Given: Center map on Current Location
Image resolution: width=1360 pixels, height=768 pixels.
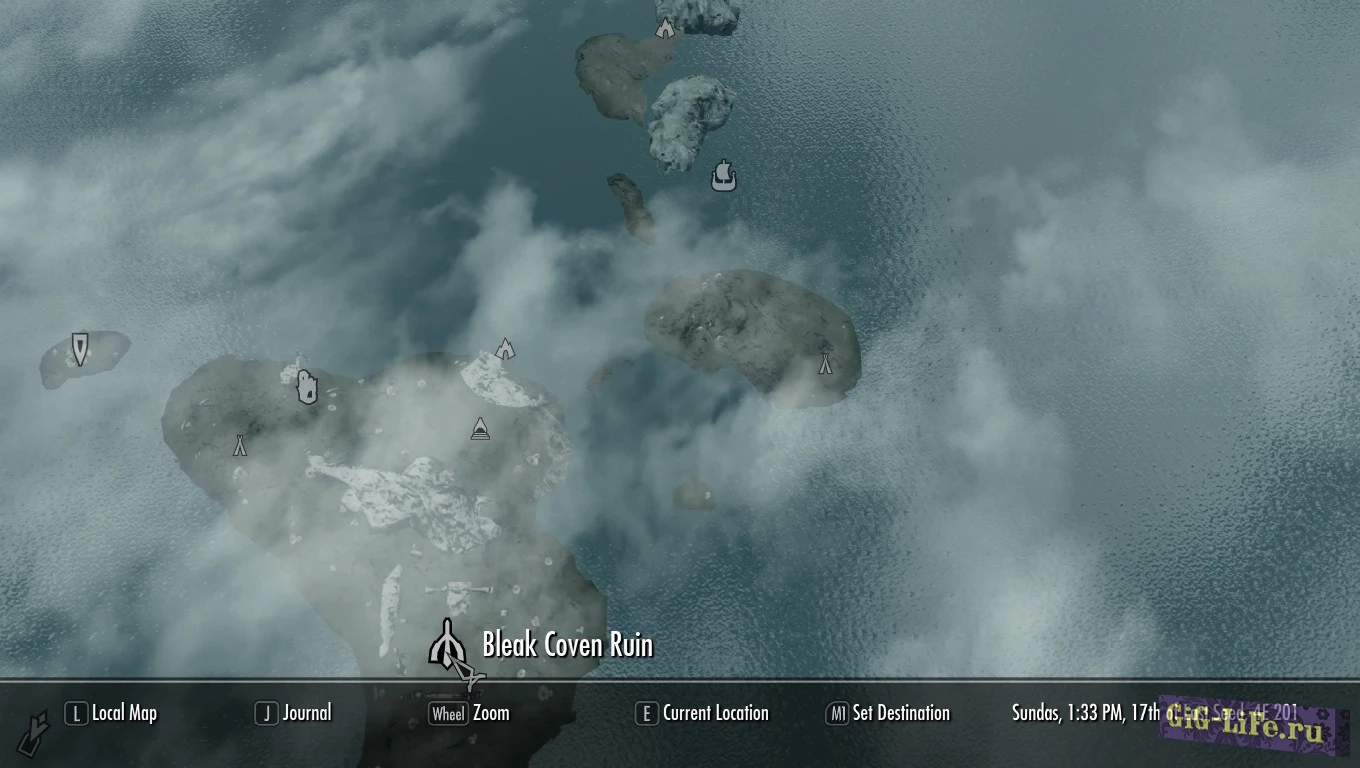Looking at the screenshot, I should (x=702, y=713).
